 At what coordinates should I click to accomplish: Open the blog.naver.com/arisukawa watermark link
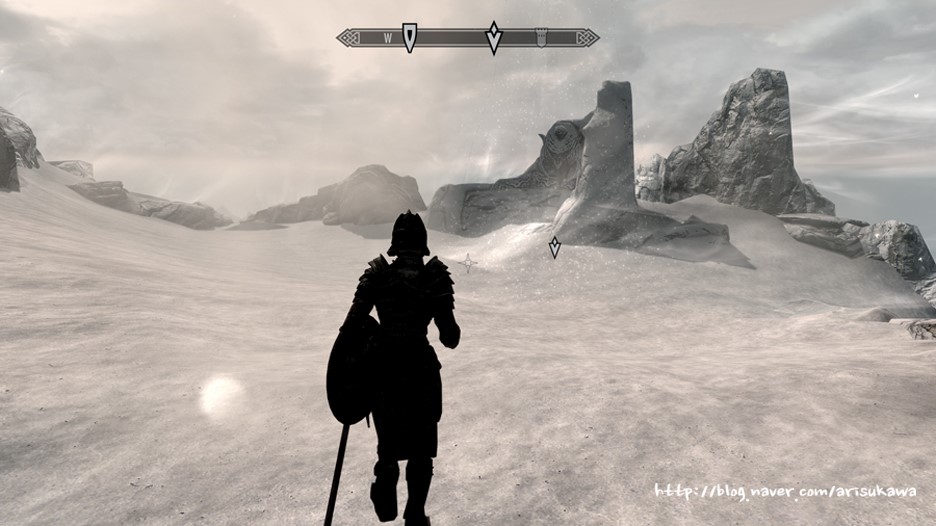tap(785, 491)
